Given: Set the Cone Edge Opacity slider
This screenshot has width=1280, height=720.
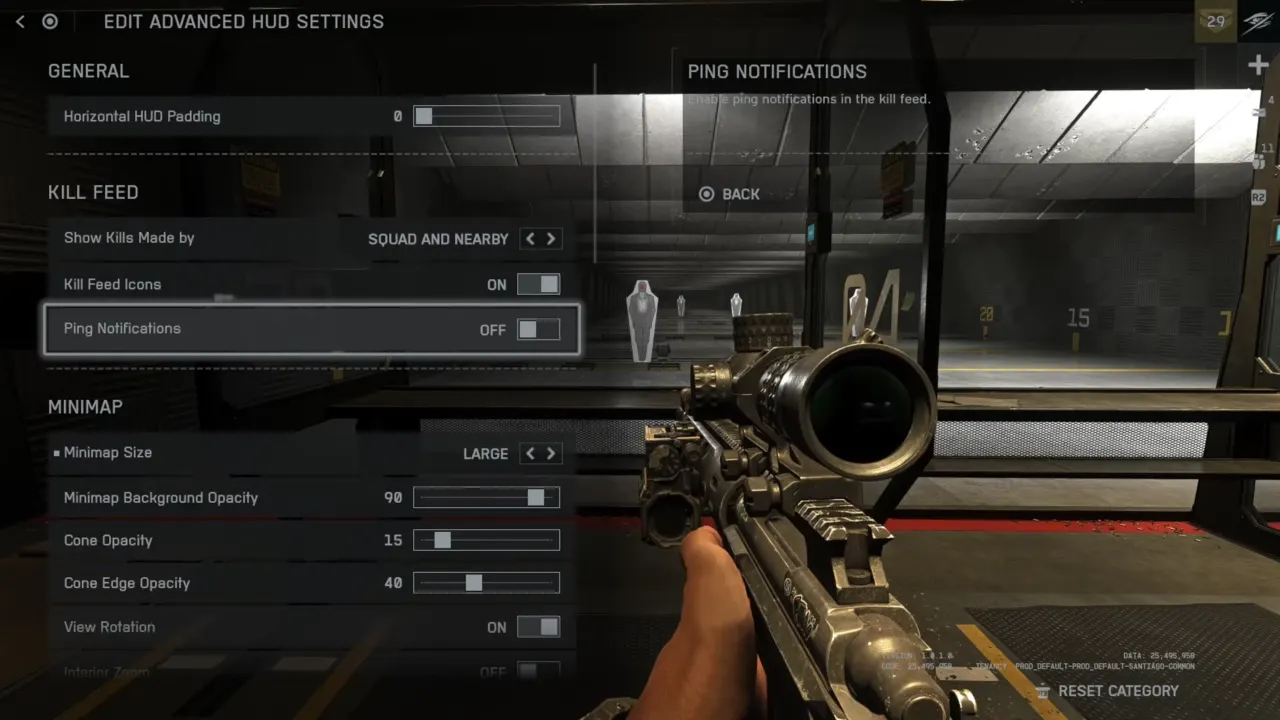Looking at the screenshot, I should pyautogui.click(x=487, y=583).
